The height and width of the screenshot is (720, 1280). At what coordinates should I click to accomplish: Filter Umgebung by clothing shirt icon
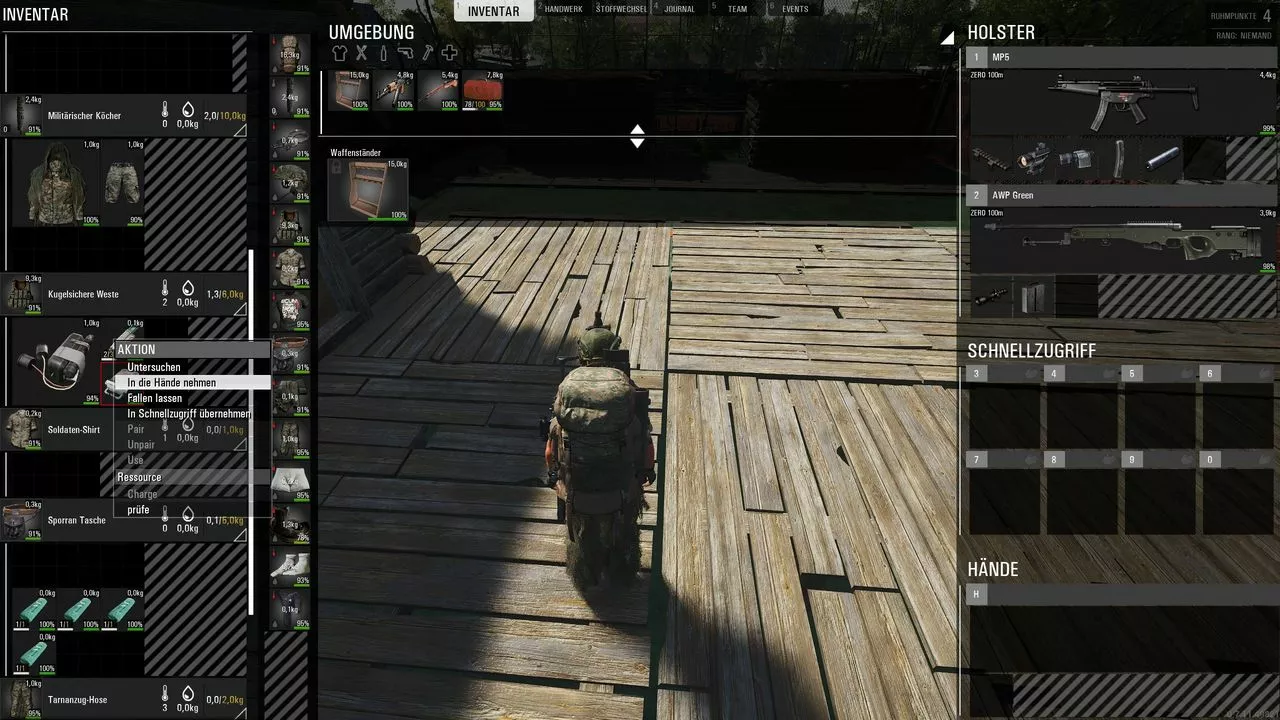(339, 53)
